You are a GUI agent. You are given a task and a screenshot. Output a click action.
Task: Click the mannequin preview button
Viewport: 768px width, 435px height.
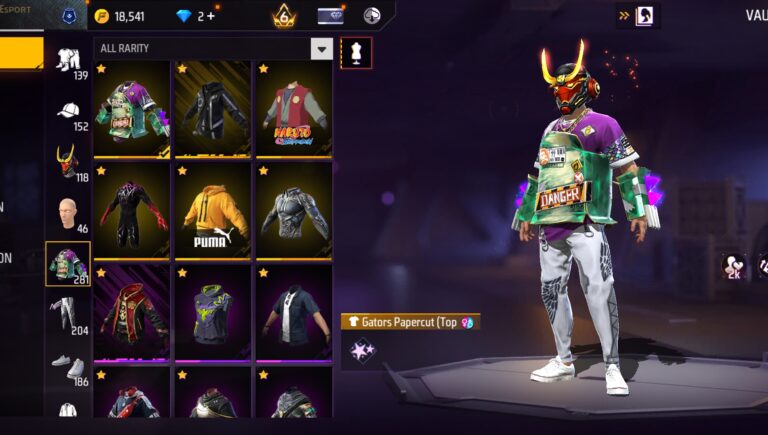point(357,53)
